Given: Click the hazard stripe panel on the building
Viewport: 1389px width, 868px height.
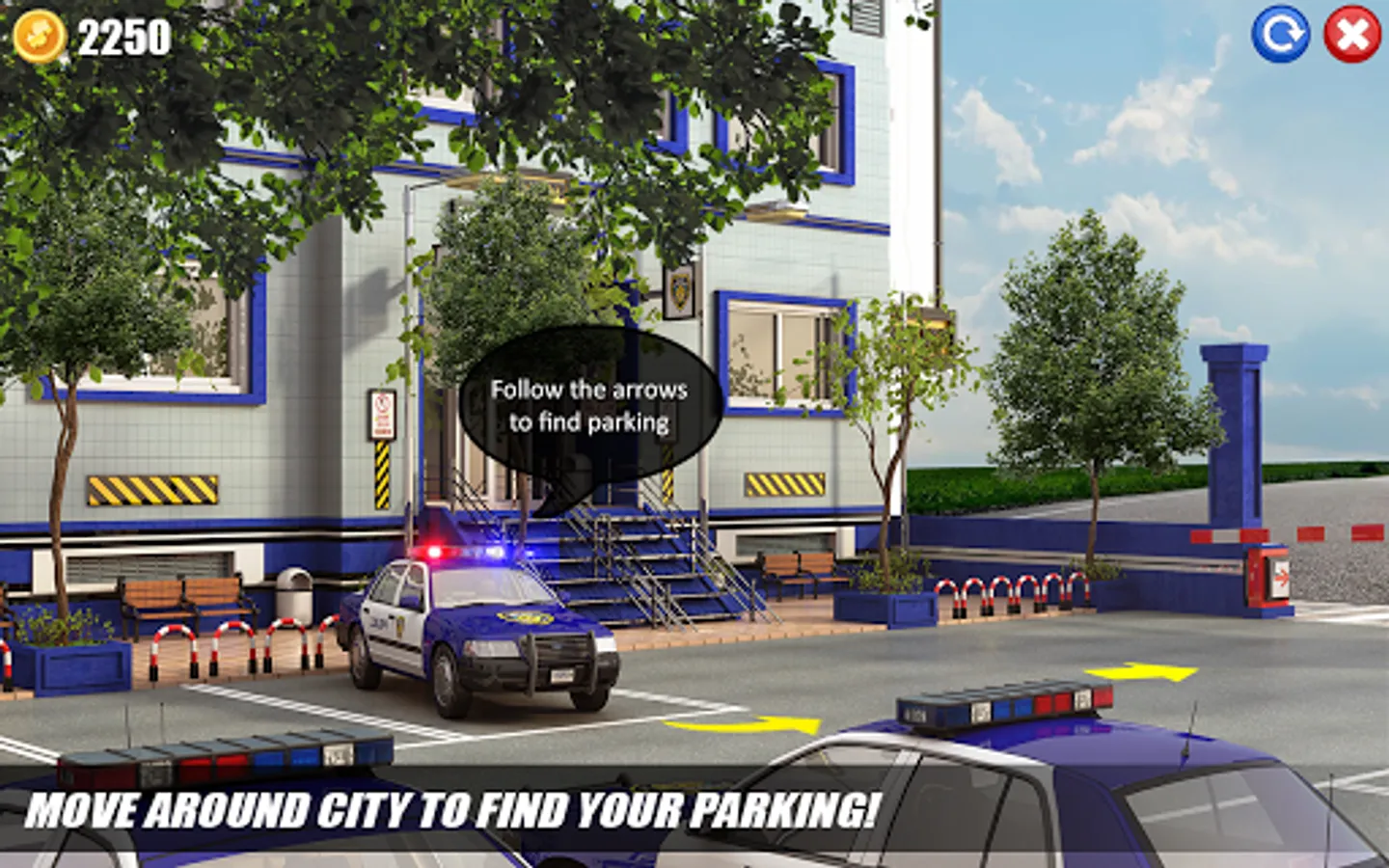Looking at the screenshot, I should point(154,490).
